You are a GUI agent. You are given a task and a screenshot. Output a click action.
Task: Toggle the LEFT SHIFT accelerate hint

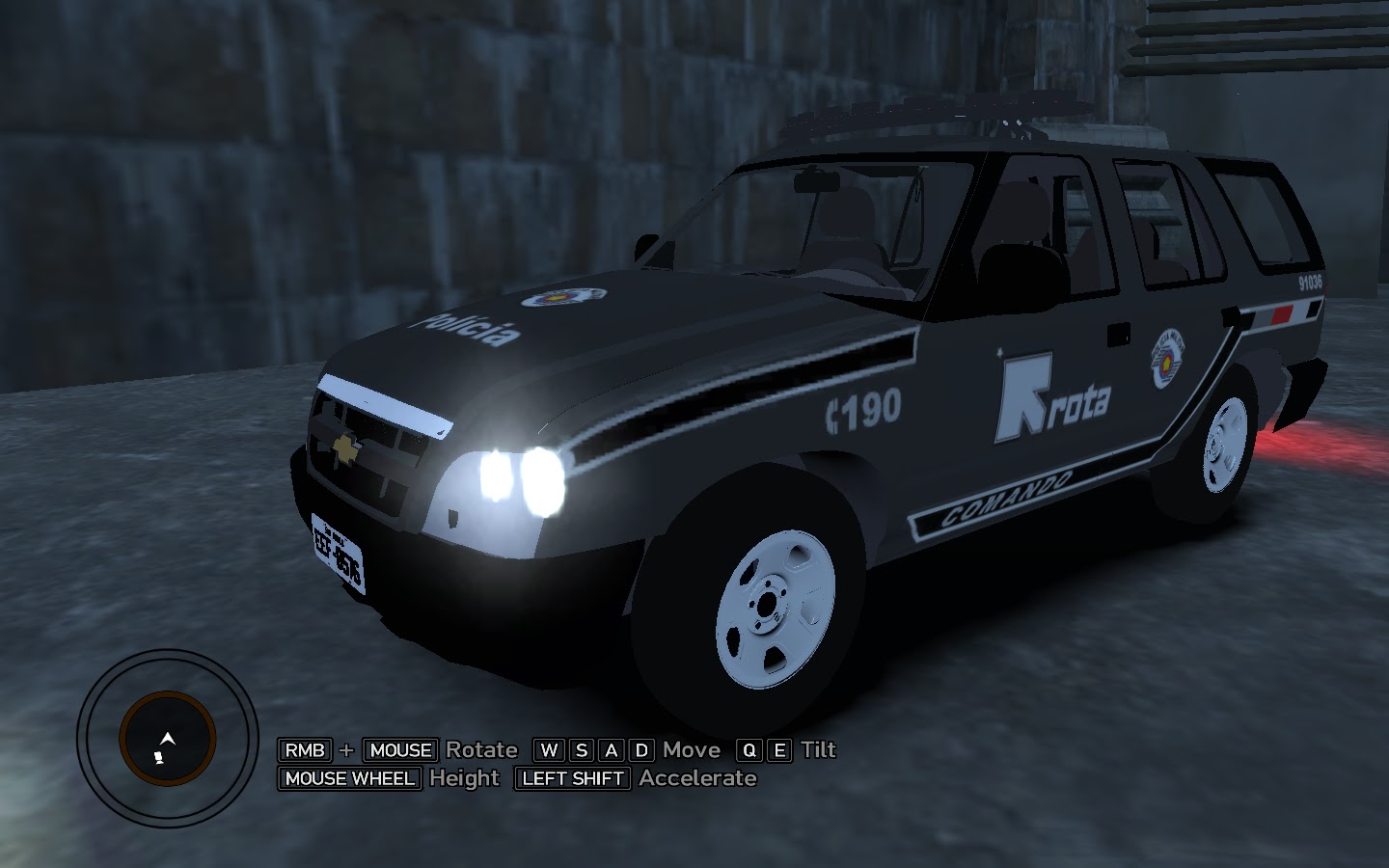click(x=571, y=779)
